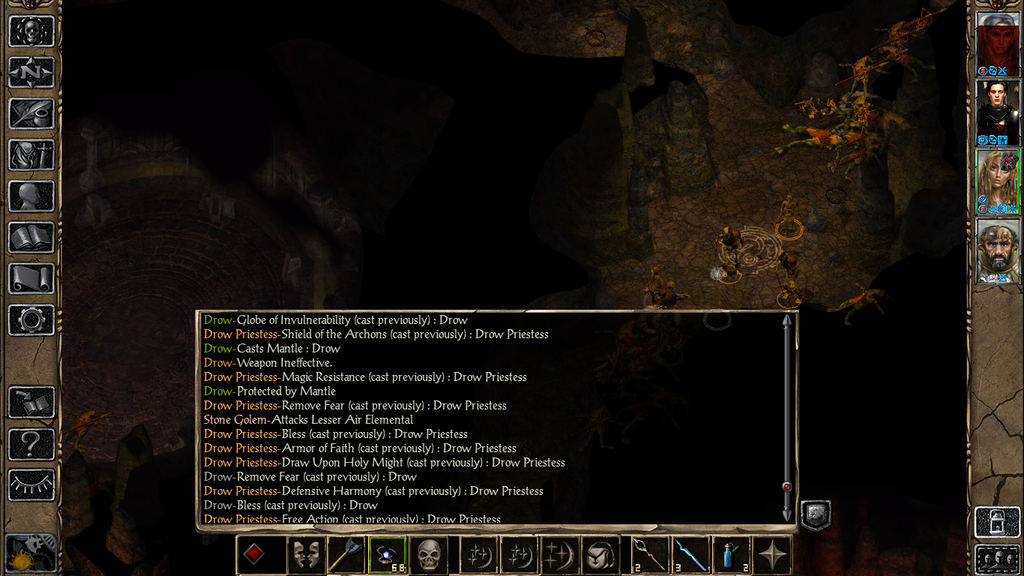The image size is (1024, 576).
Task: Activate the theater masks action button
Action: pyautogui.click(x=306, y=555)
